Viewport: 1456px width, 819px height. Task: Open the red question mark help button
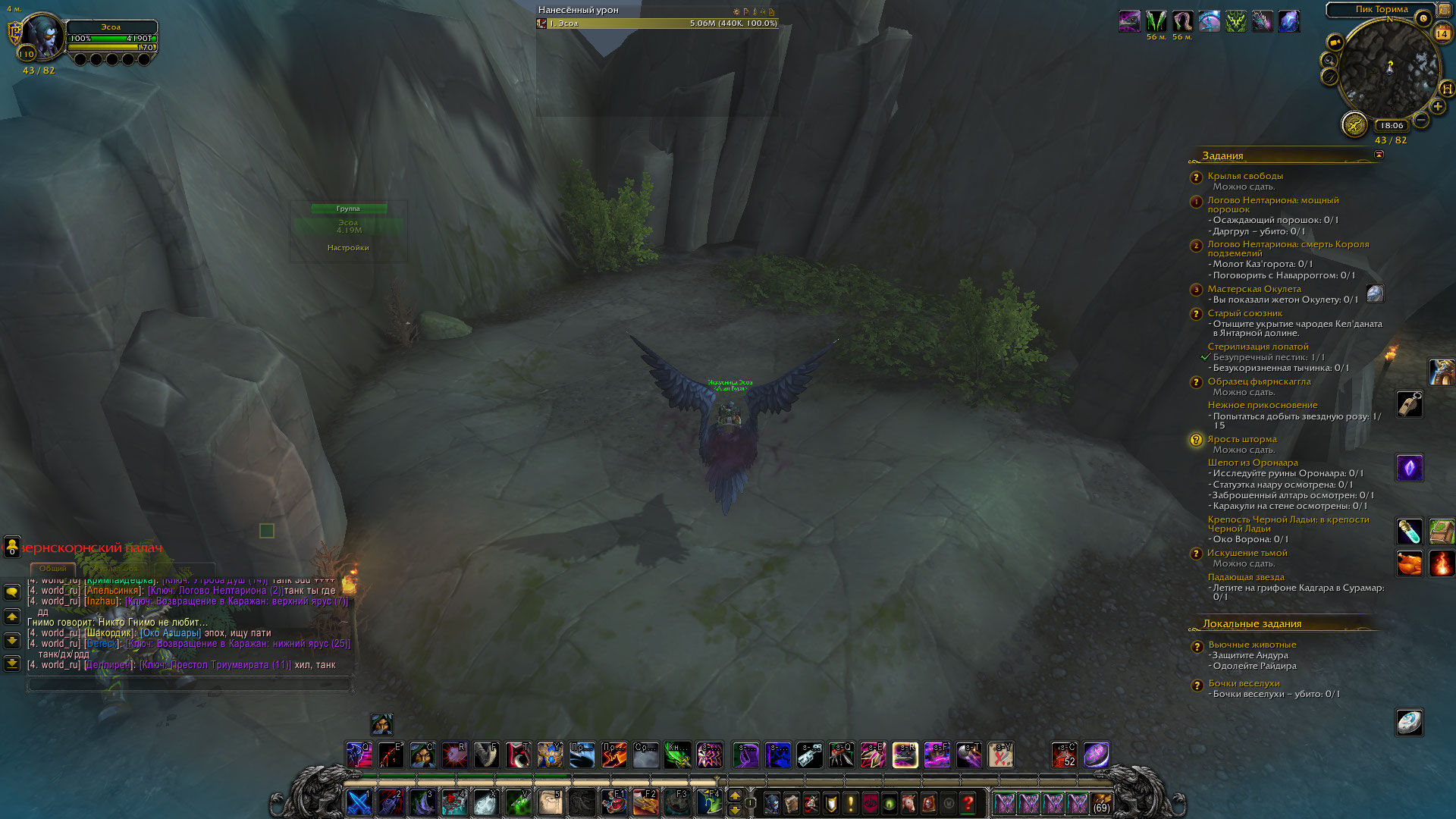pos(968,803)
